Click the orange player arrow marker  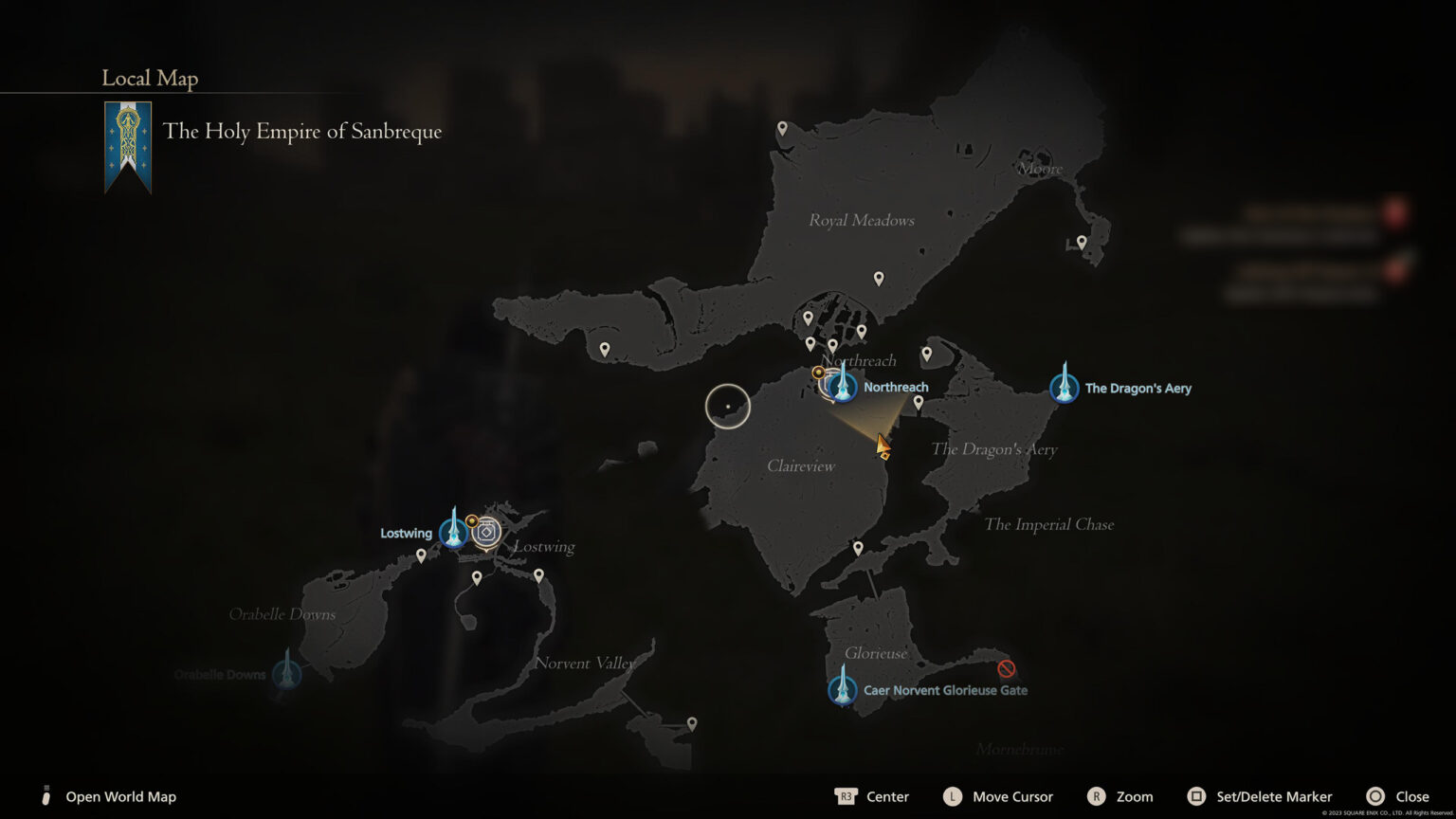coord(882,445)
